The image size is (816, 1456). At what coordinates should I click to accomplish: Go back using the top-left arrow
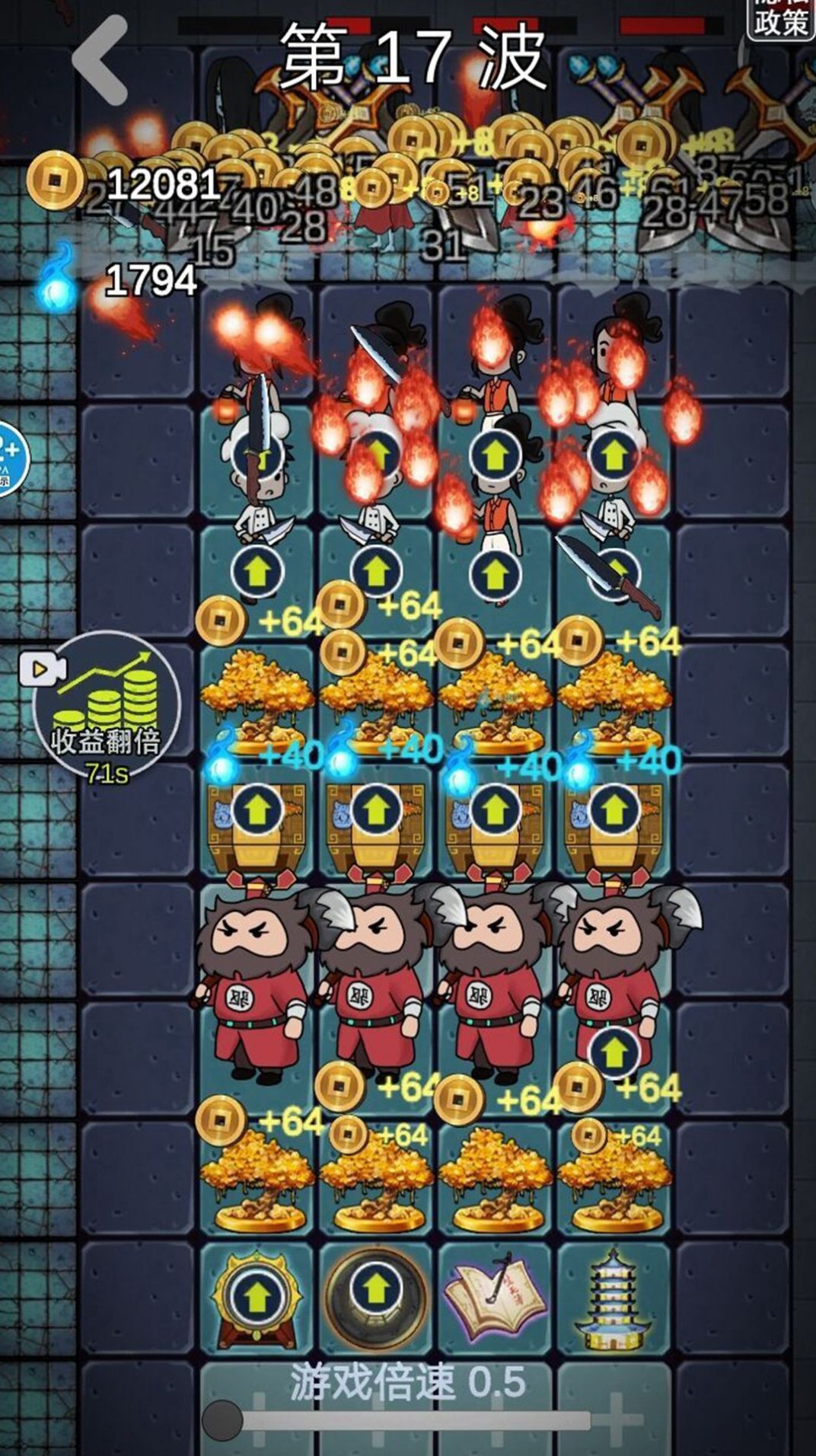pyautogui.click(x=100, y=59)
